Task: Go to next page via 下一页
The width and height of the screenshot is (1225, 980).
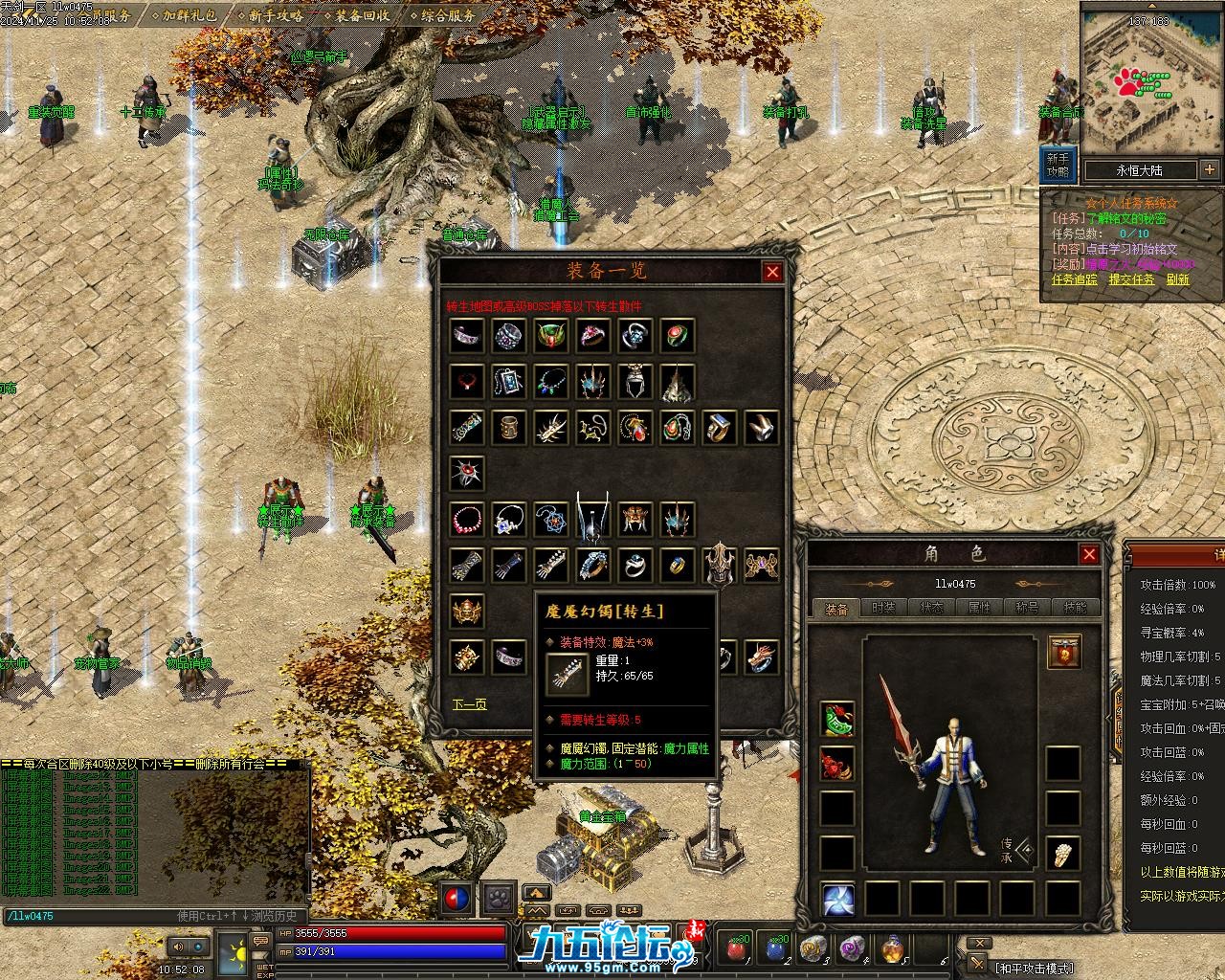Action: pyautogui.click(x=469, y=704)
